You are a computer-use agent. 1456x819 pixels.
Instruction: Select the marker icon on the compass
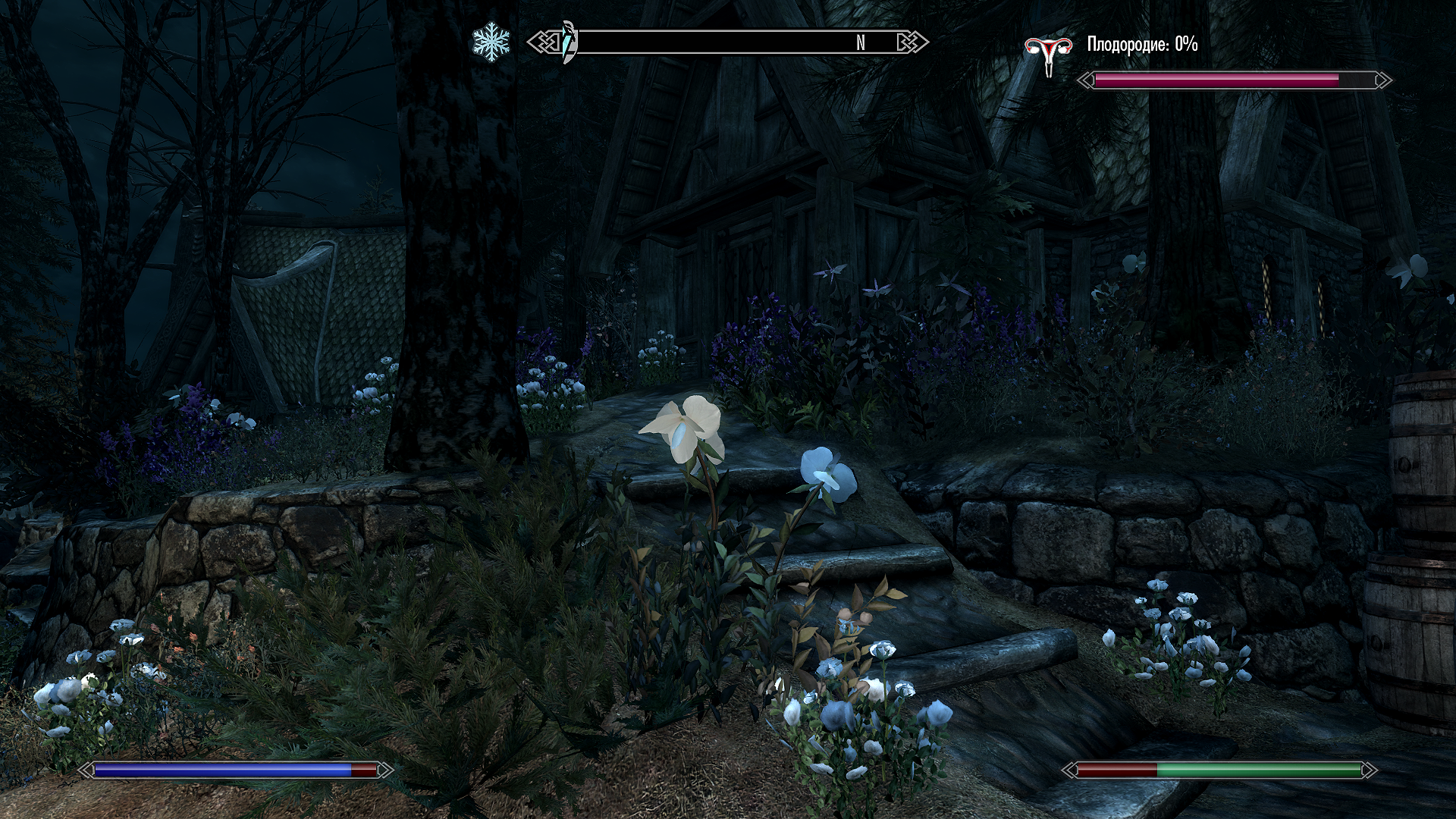(x=569, y=43)
